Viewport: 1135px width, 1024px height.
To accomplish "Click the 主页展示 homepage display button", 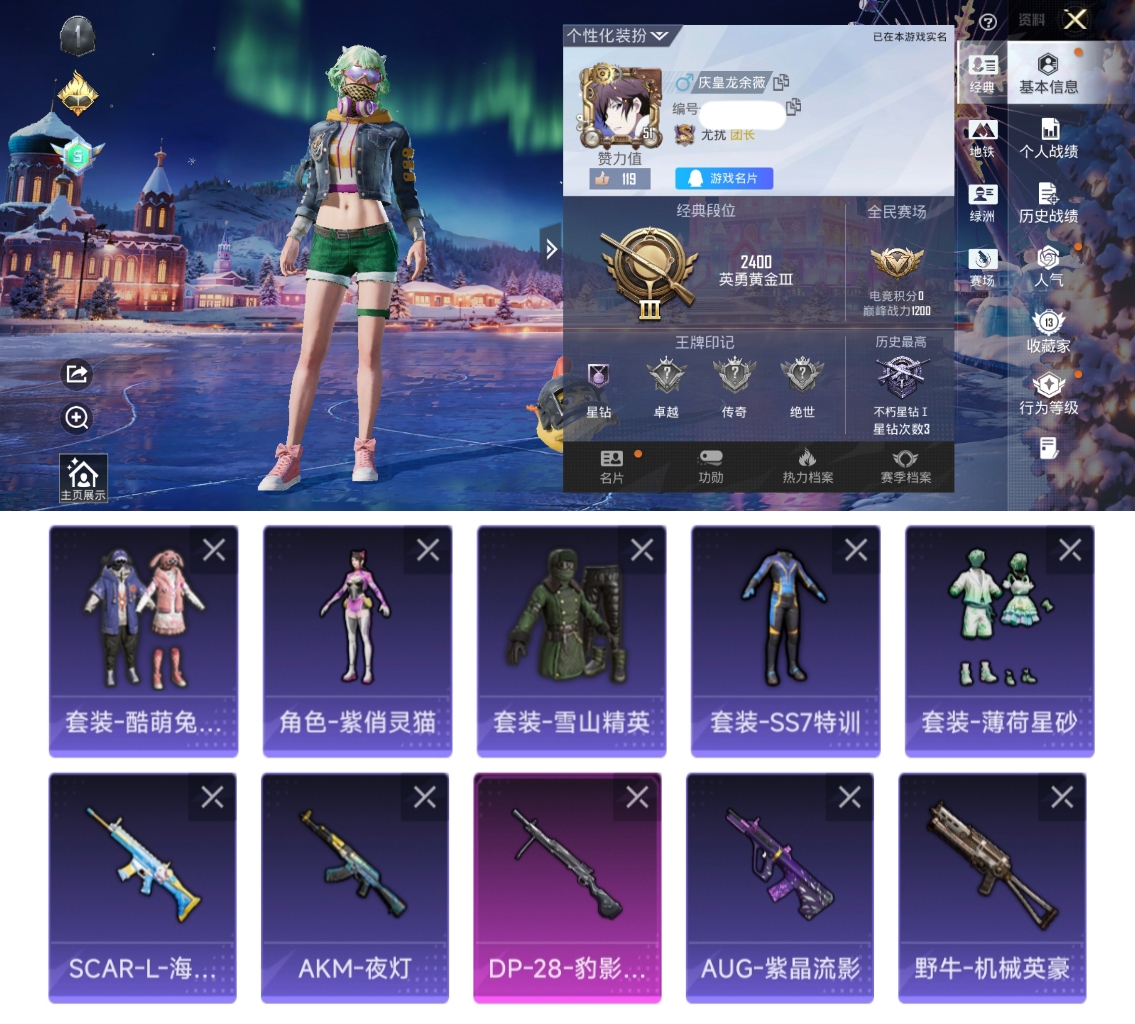I will point(83,479).
